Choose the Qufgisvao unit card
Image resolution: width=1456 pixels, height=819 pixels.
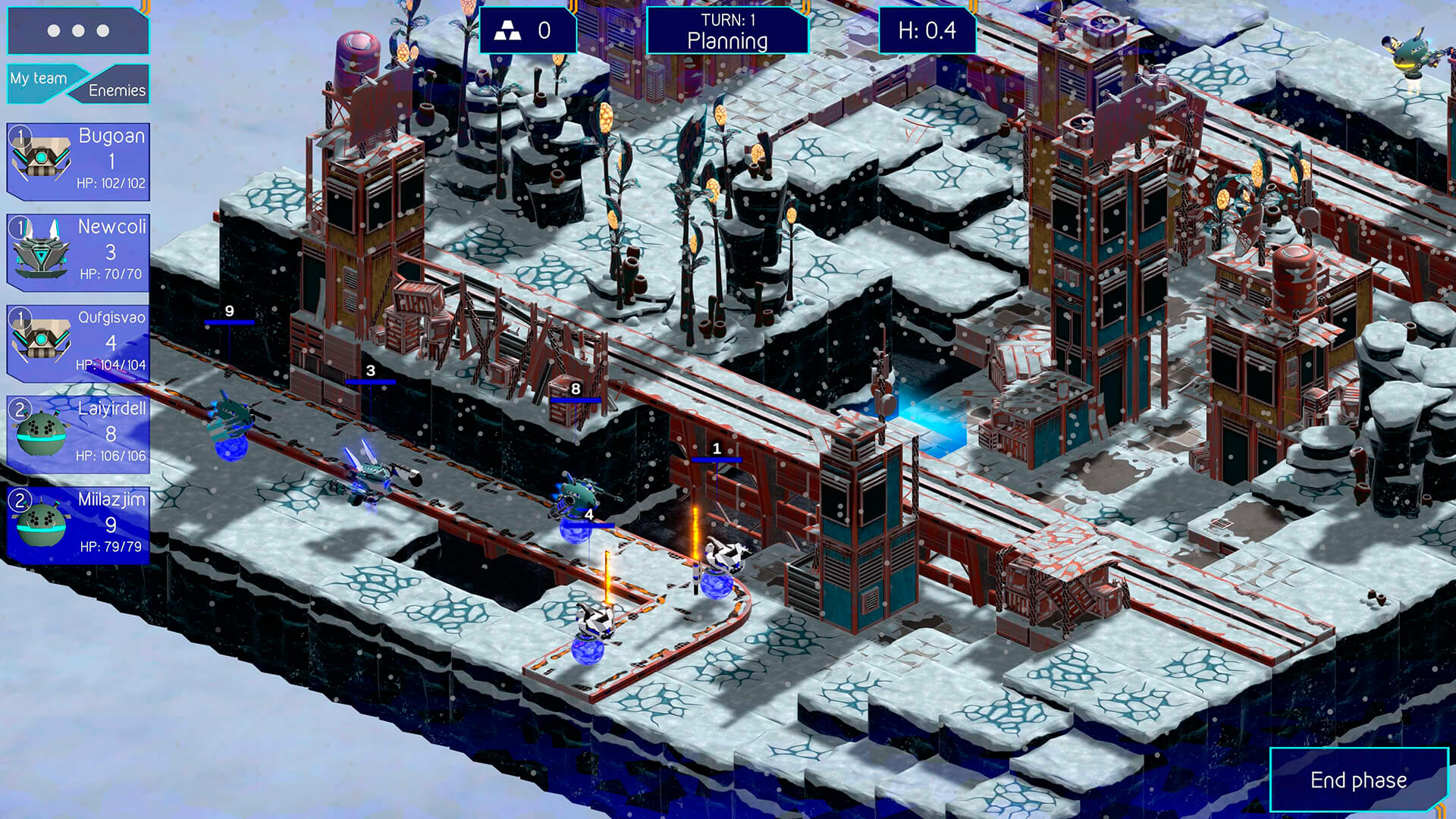click(78, 343)
